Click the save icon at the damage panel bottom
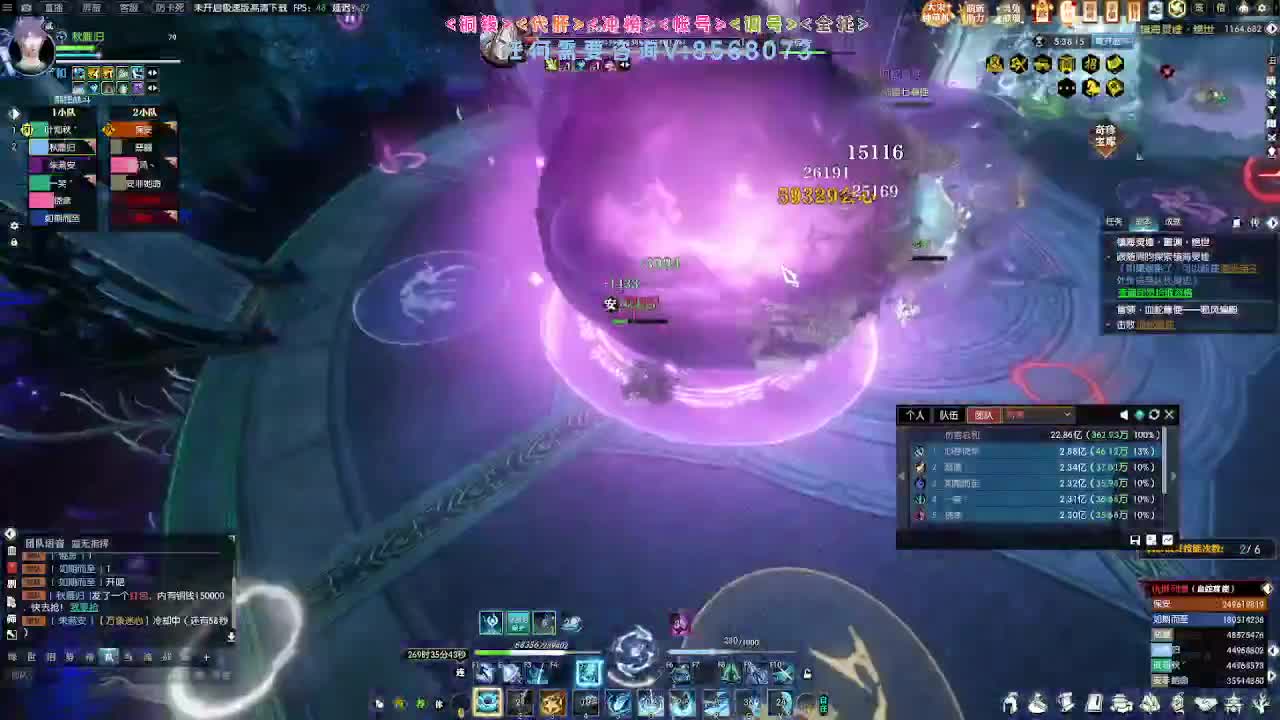Image resolution: width=1280 pixels, height=720 pixels. (x=1134, y=540)
